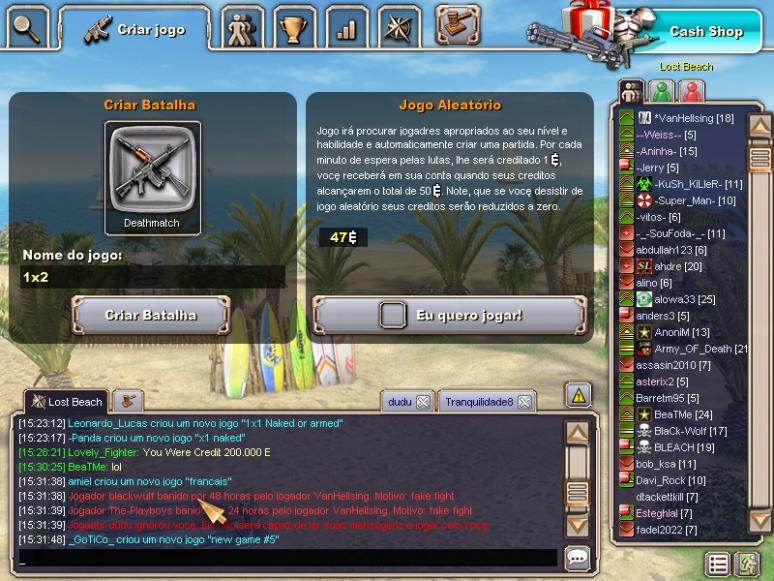Create the battle with Criar Batalha button

coord(151,315)
